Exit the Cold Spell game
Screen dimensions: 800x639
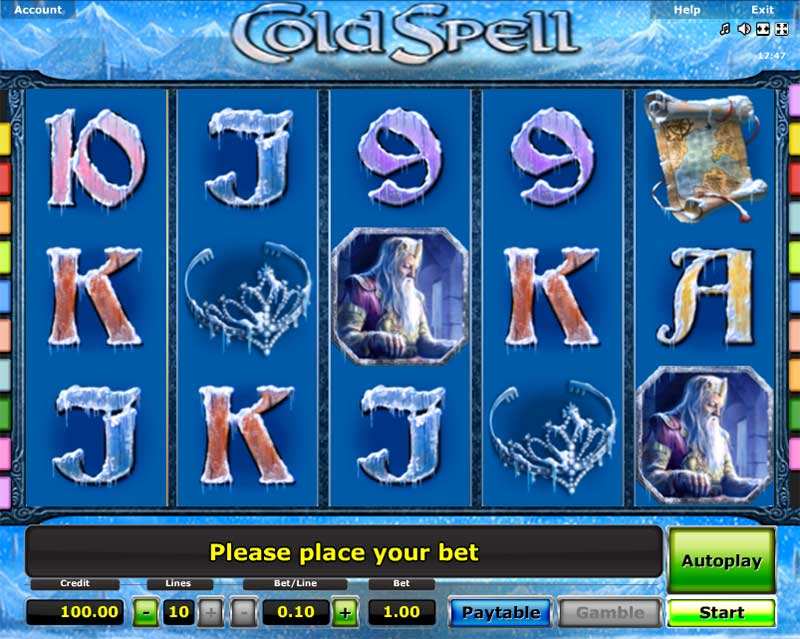tap(763, 10)
